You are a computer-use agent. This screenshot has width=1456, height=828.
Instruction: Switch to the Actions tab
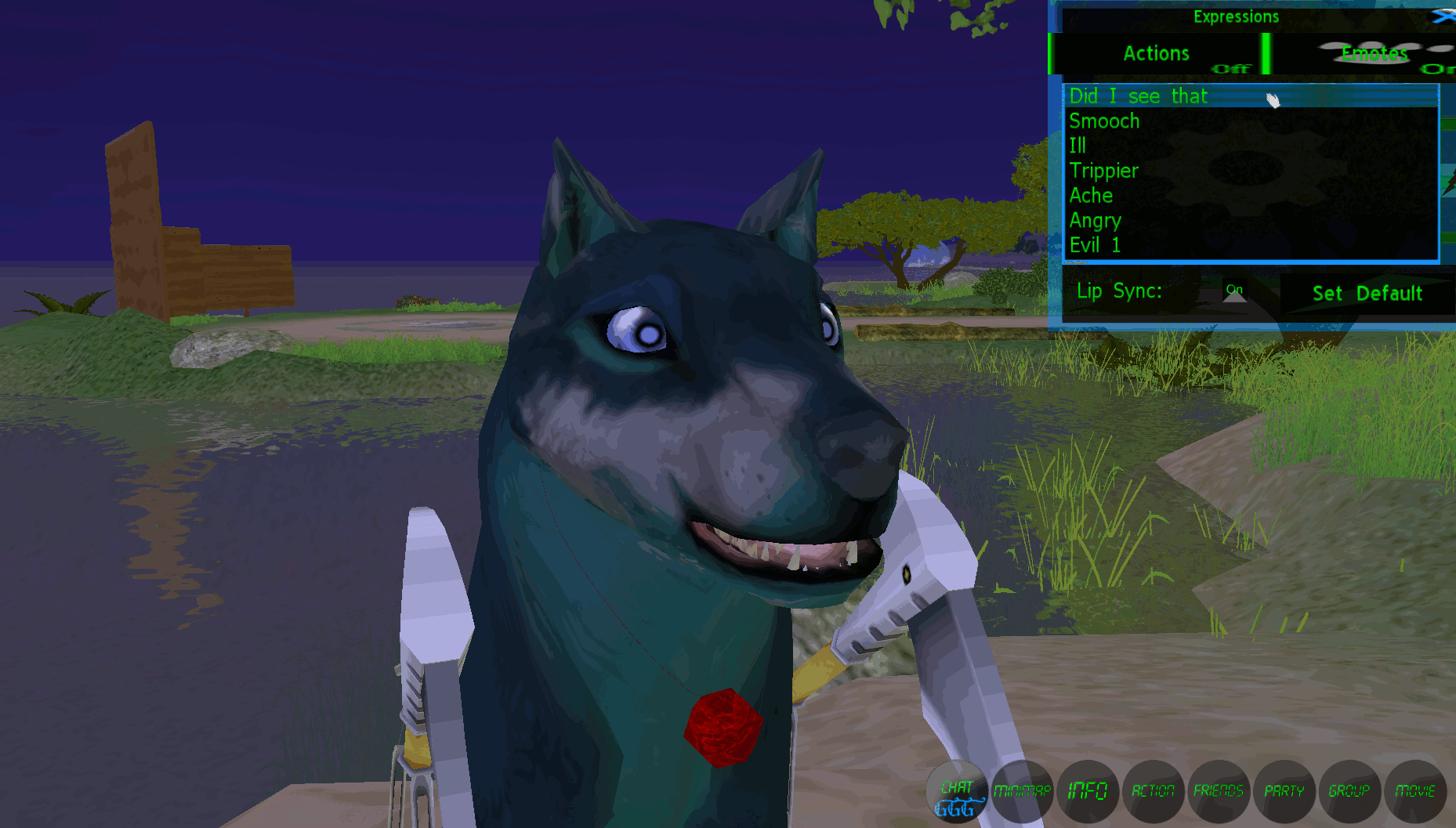[x=1156, y=53]
